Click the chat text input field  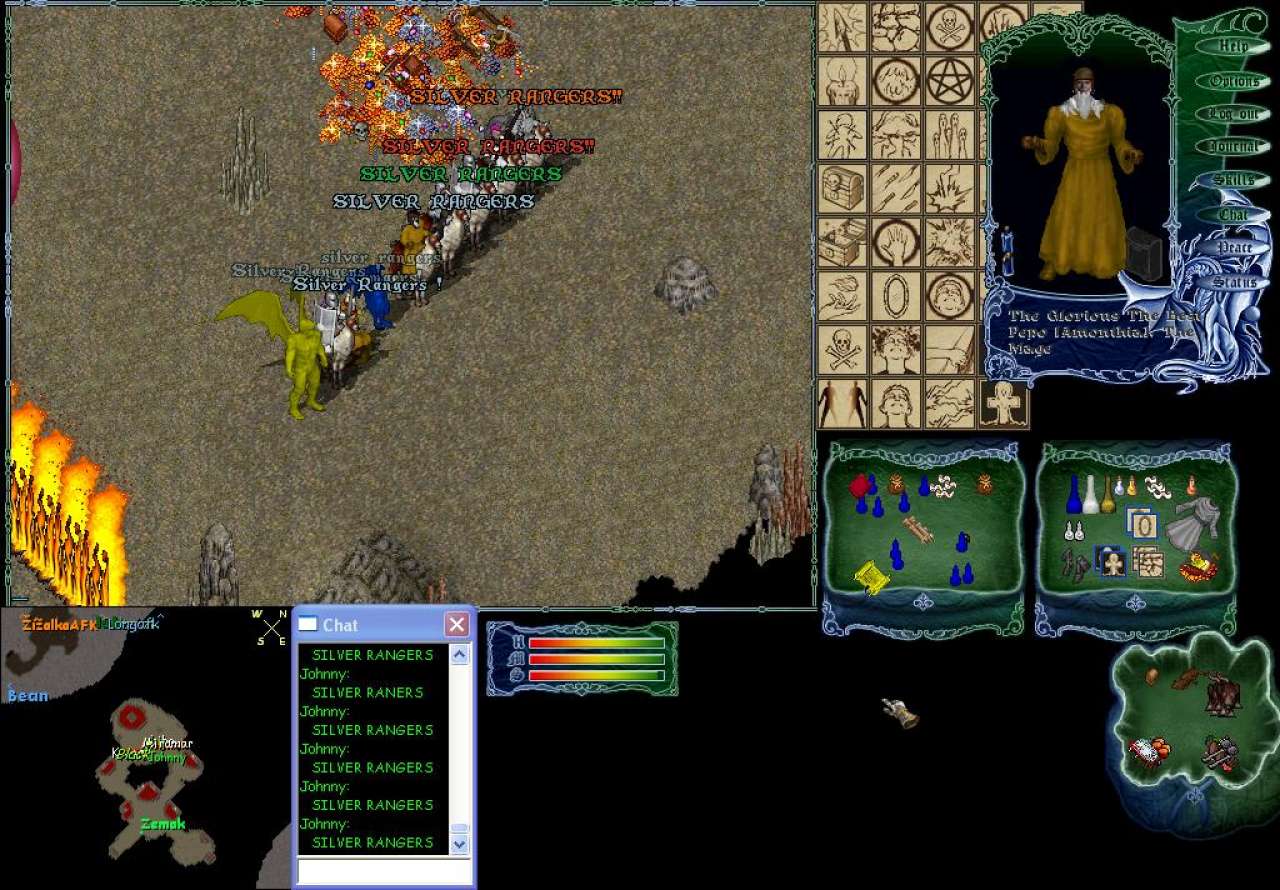[x=383, y=871]
